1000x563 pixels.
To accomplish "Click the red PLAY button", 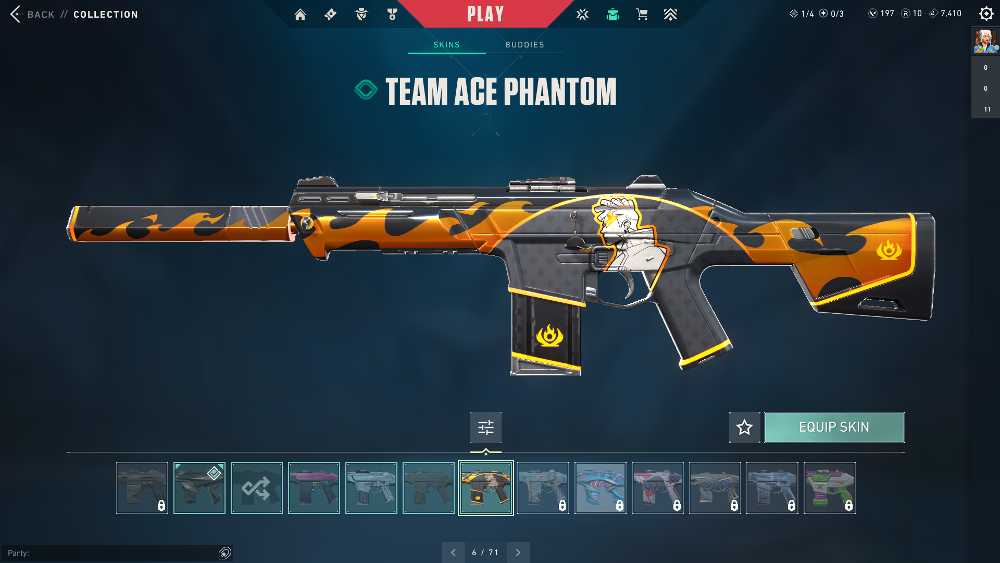I will [x=485, y=14].
